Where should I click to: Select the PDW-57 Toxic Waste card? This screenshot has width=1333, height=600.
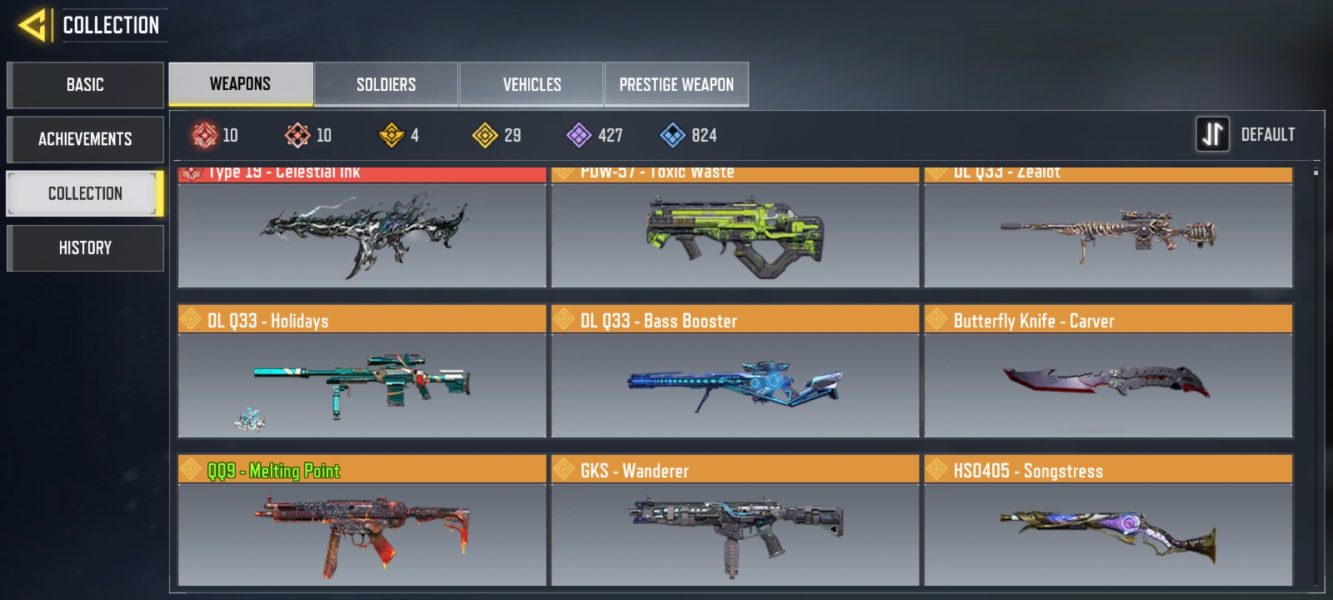click(x=735, y=232)
